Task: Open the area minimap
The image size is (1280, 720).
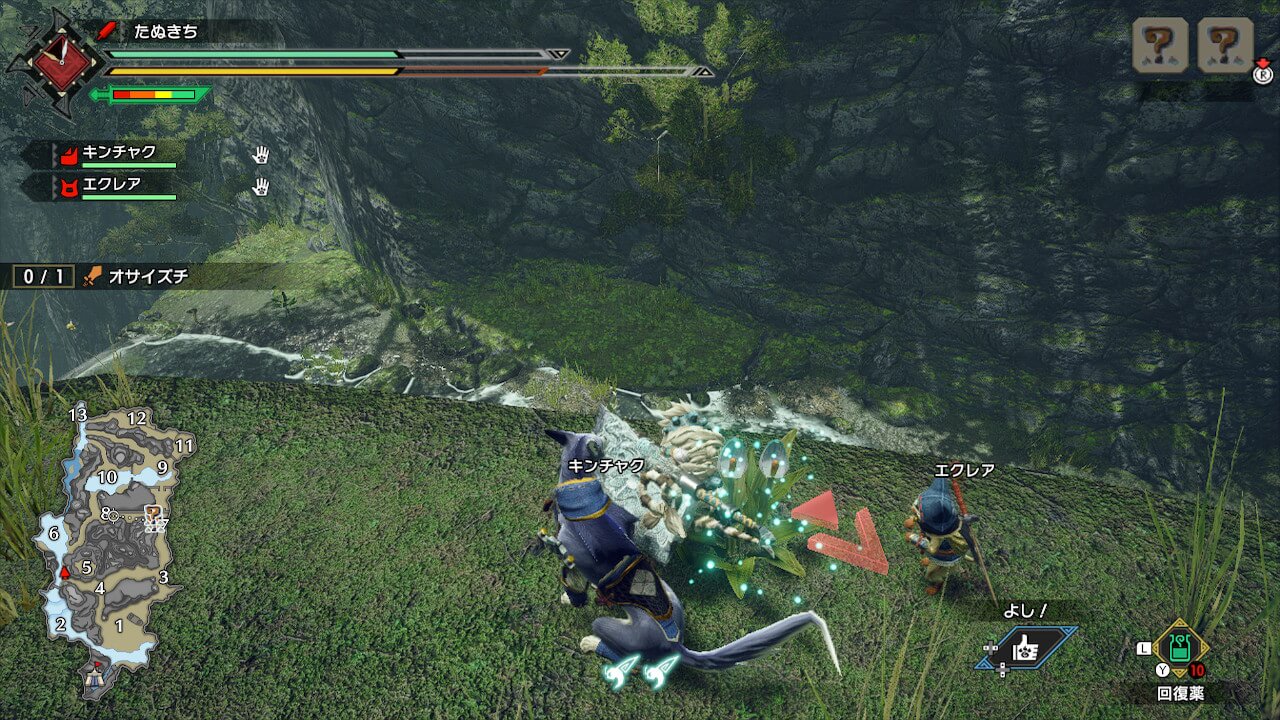Action: [x=110, y=540]
